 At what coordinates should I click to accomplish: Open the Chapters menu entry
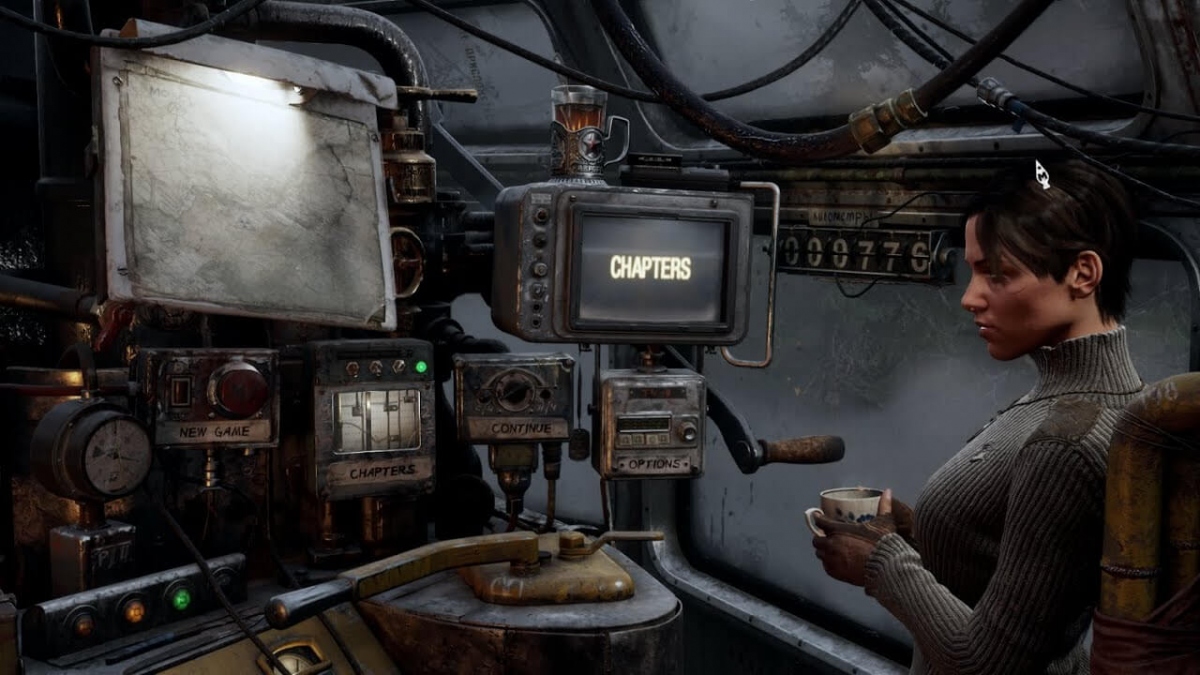tap(381, 470)
